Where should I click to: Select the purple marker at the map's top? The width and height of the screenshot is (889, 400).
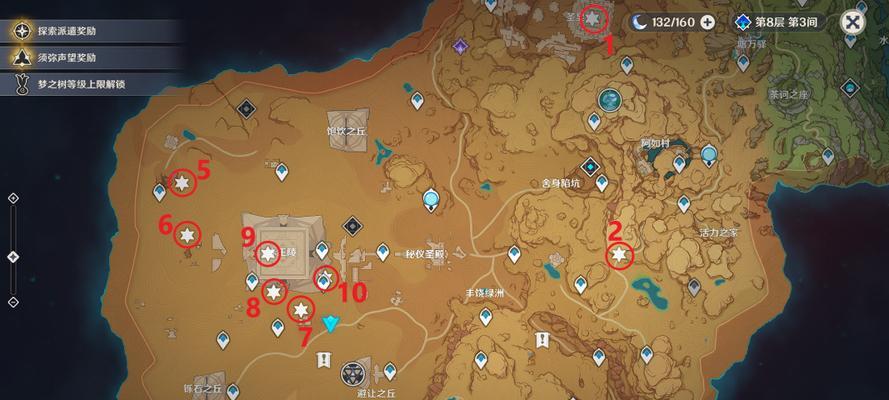pyautogui.click(x=460, y=46)
